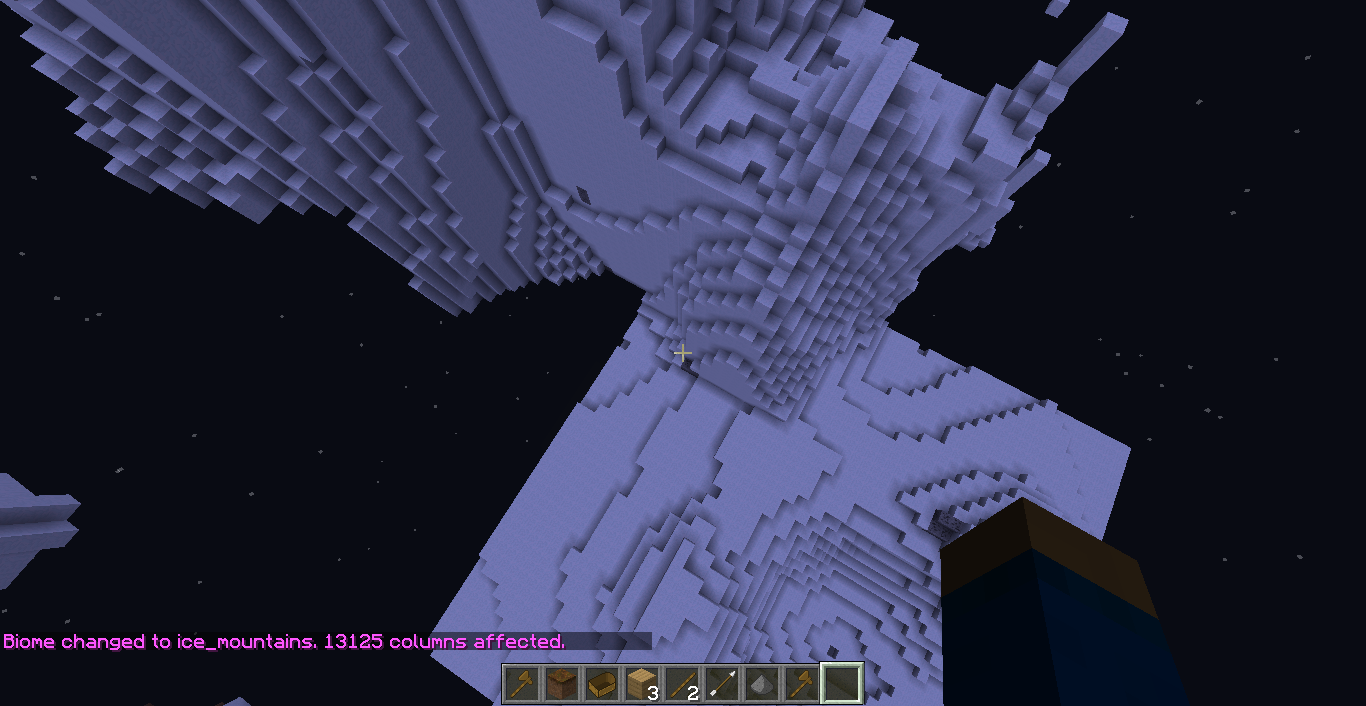Select the wooden axe beside the gray powder

click(801, 684)
